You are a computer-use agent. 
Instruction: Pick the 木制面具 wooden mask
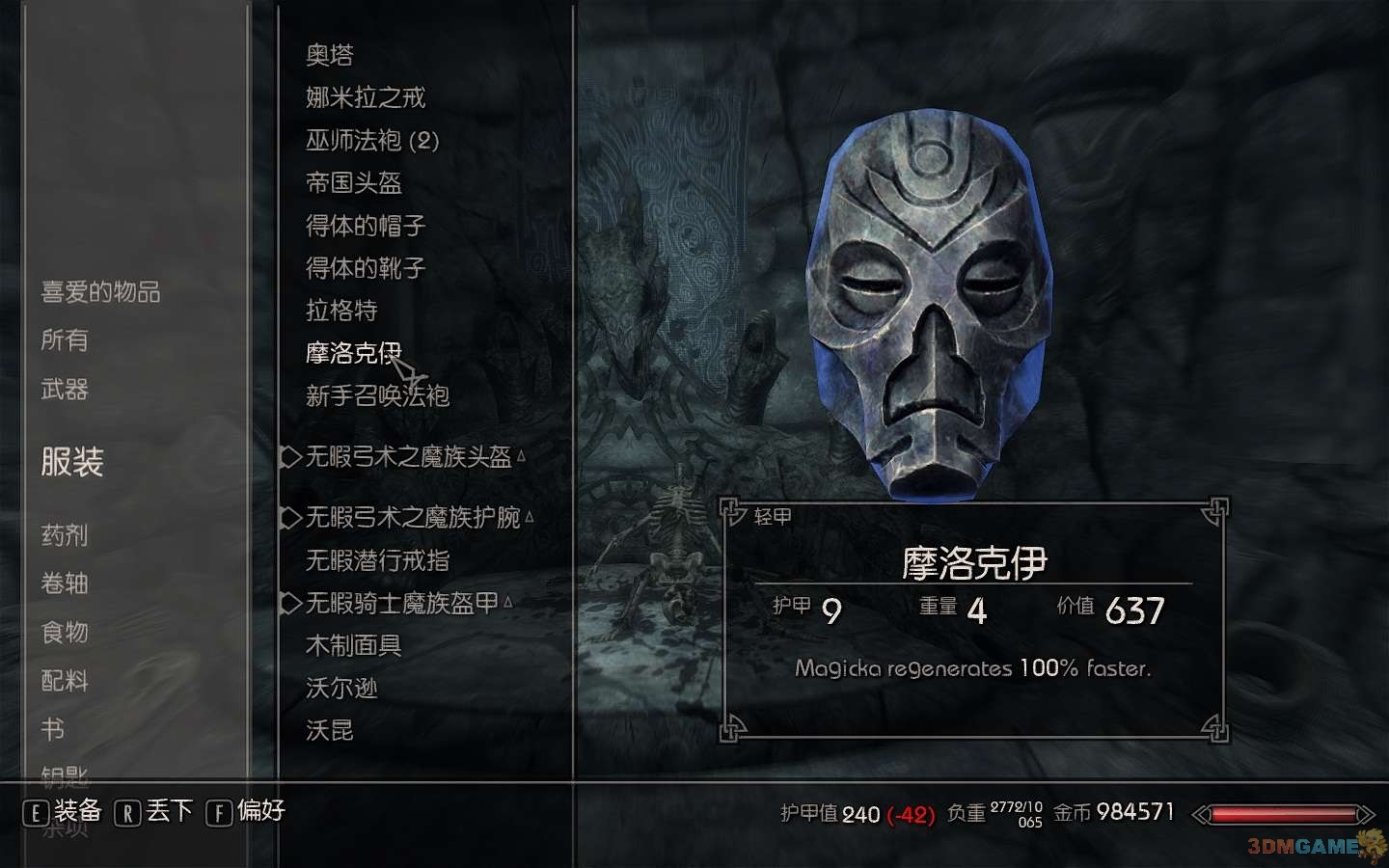(354, 645)
